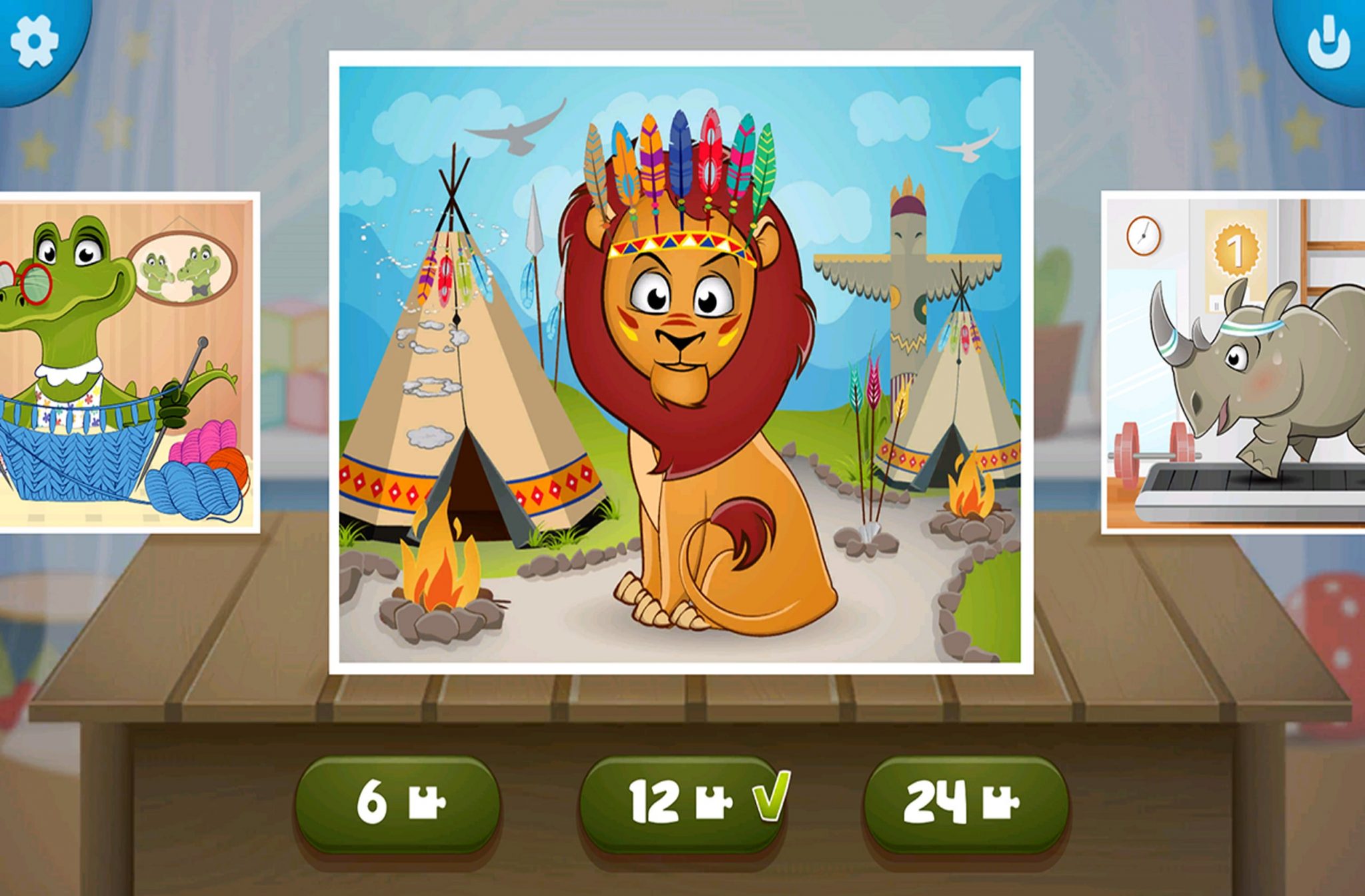Open the settings gear icon
This screenshot has width=1365, height=896.
click(x=35, y=40)
